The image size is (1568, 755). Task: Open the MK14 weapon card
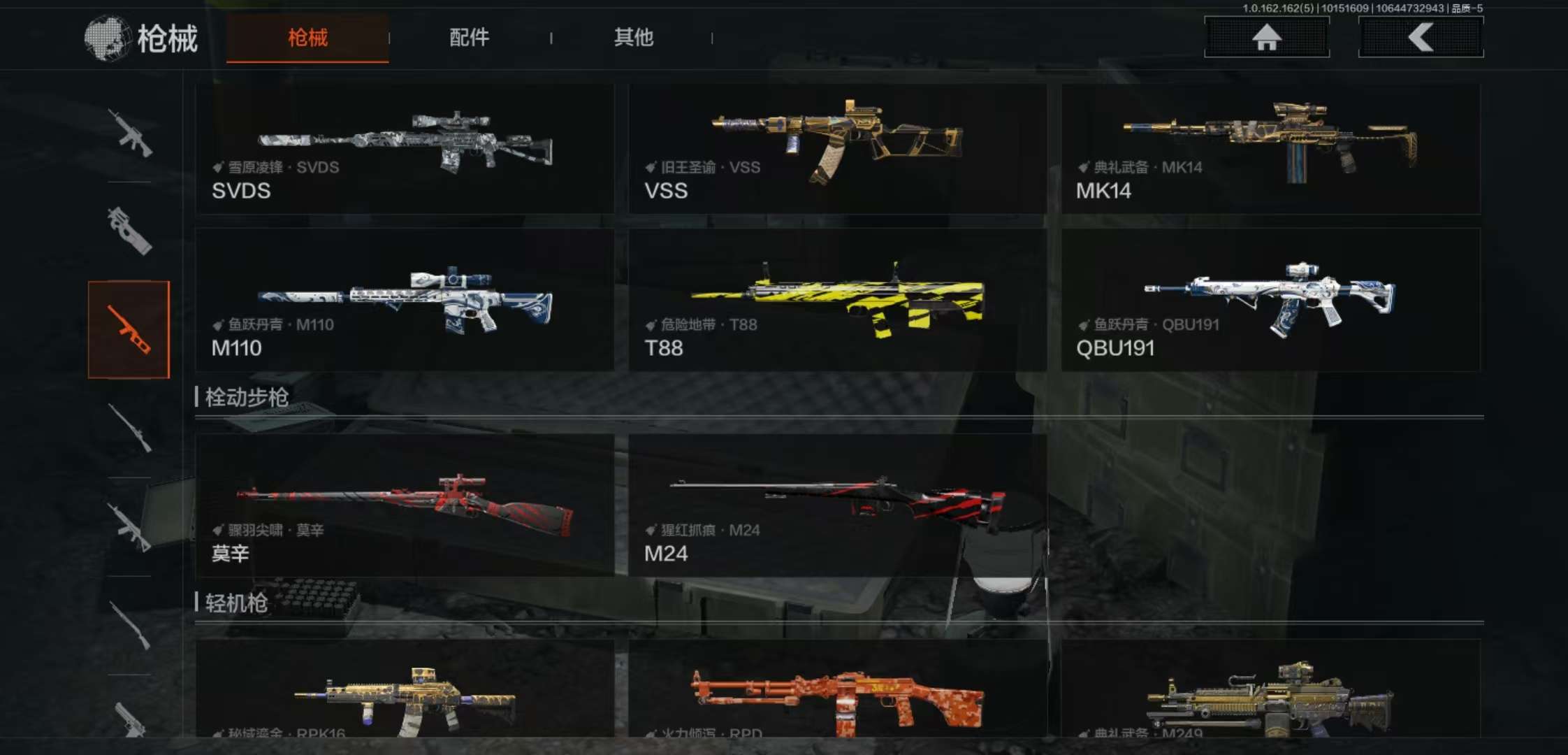[x=1270, y=149]
